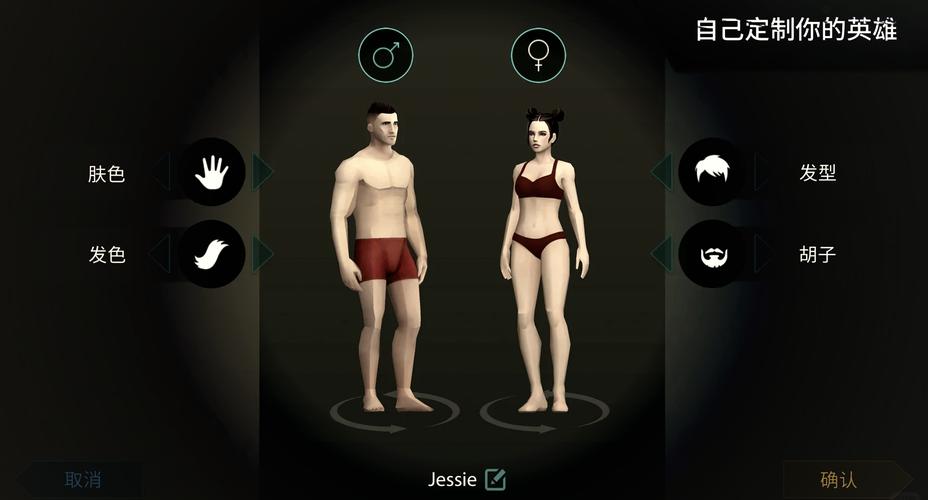The image size is (928, 500).
Task: Click the hairstyle wig icon
Action: tap(712, 172)
